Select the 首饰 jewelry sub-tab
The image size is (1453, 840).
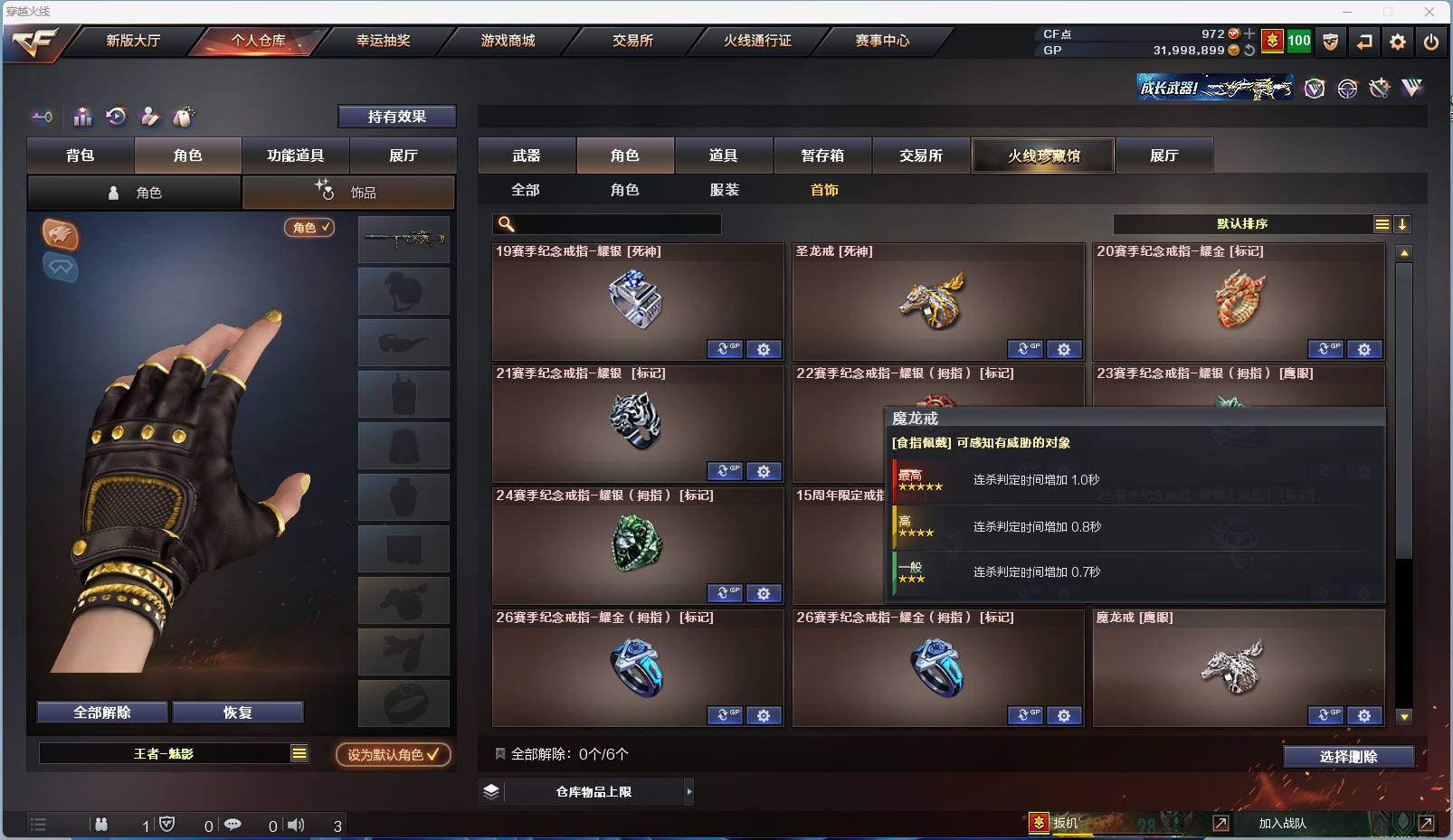click(824, 190)
